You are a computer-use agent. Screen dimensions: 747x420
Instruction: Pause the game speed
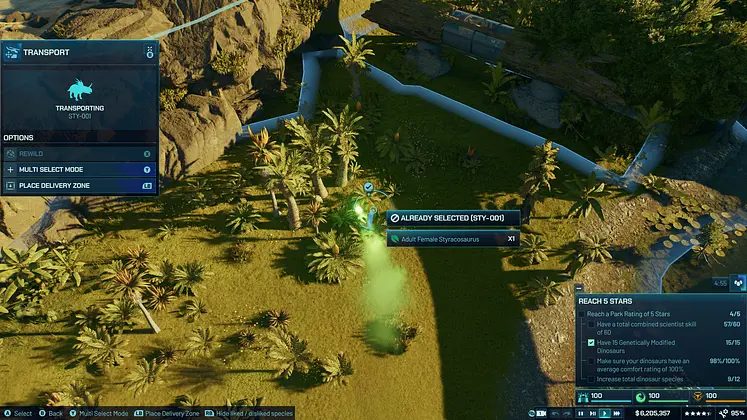click(580, 411)
